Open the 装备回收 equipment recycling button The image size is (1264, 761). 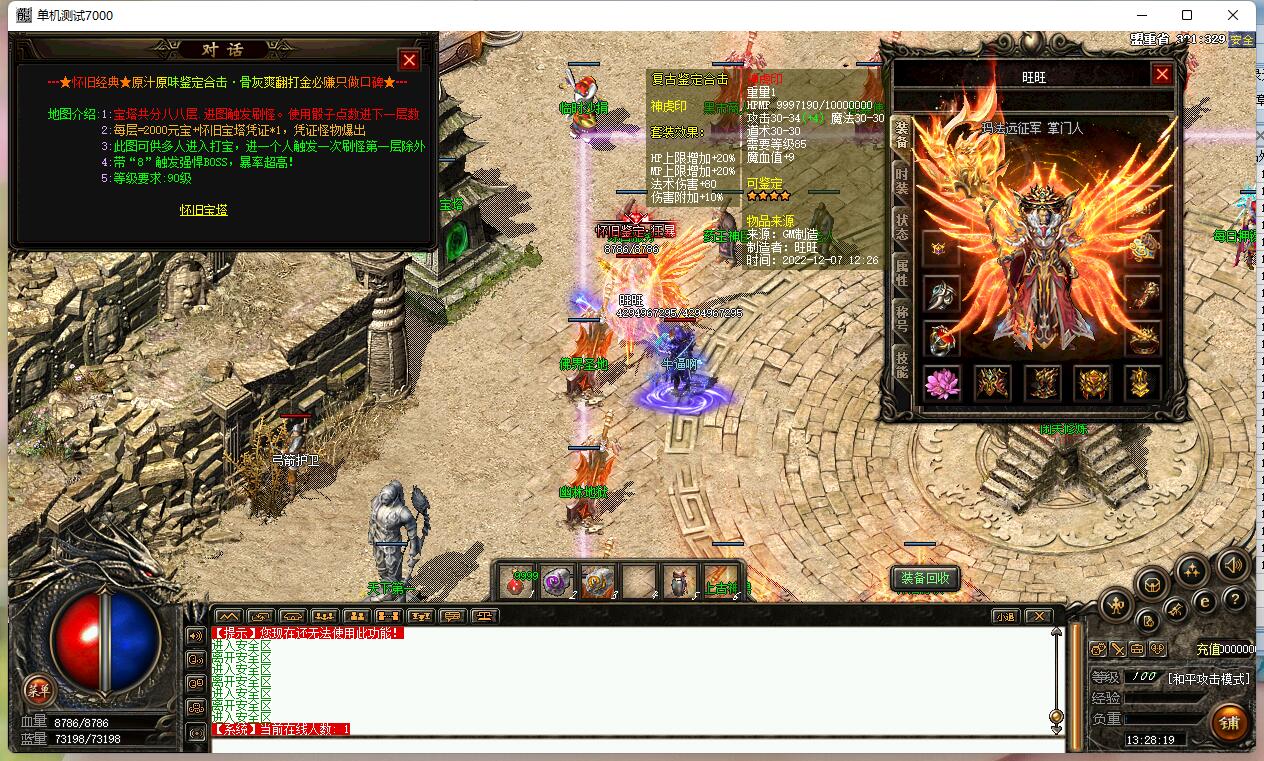[x=926, y=578]
